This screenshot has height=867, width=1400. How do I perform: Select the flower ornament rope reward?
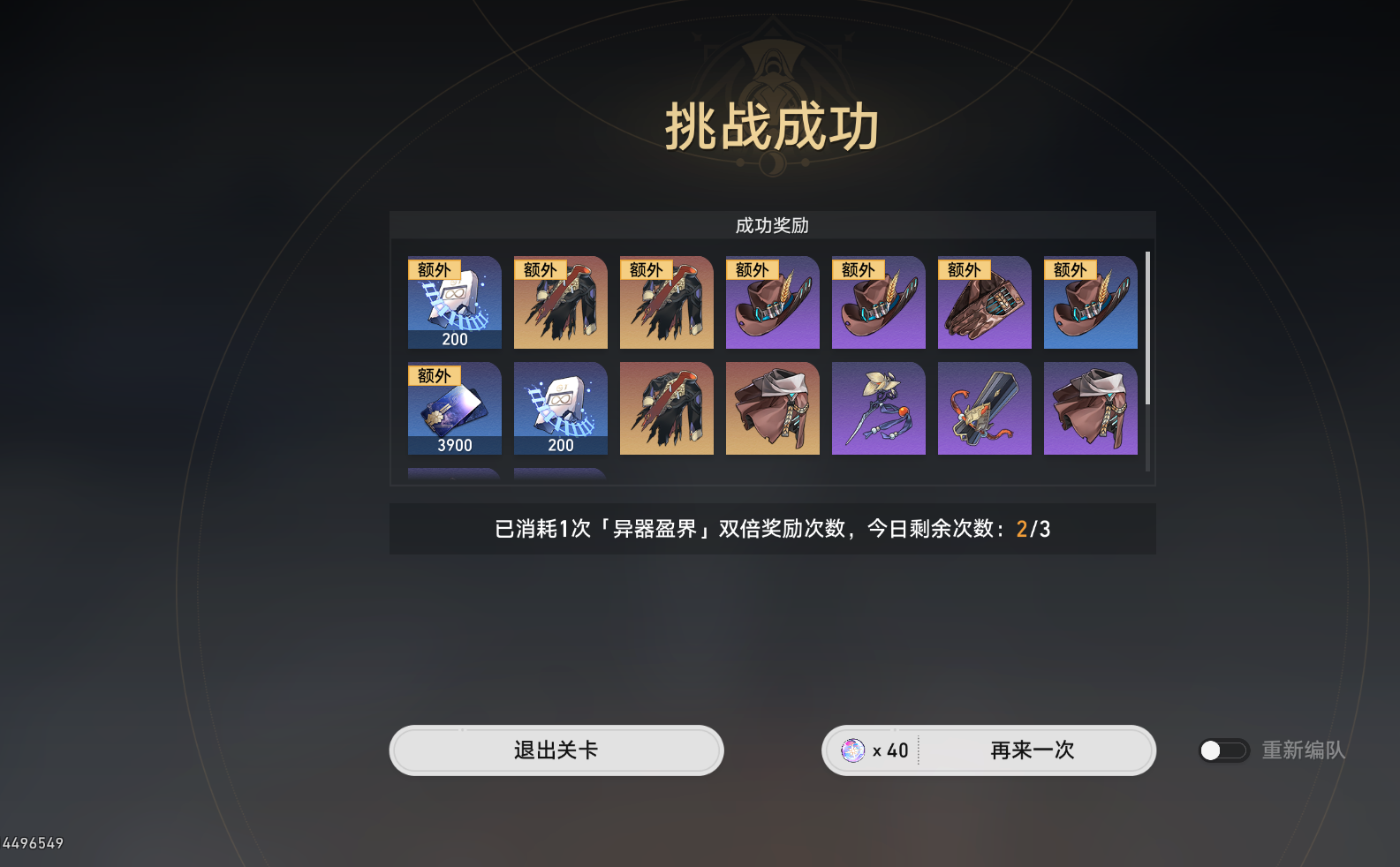point(878,408)
